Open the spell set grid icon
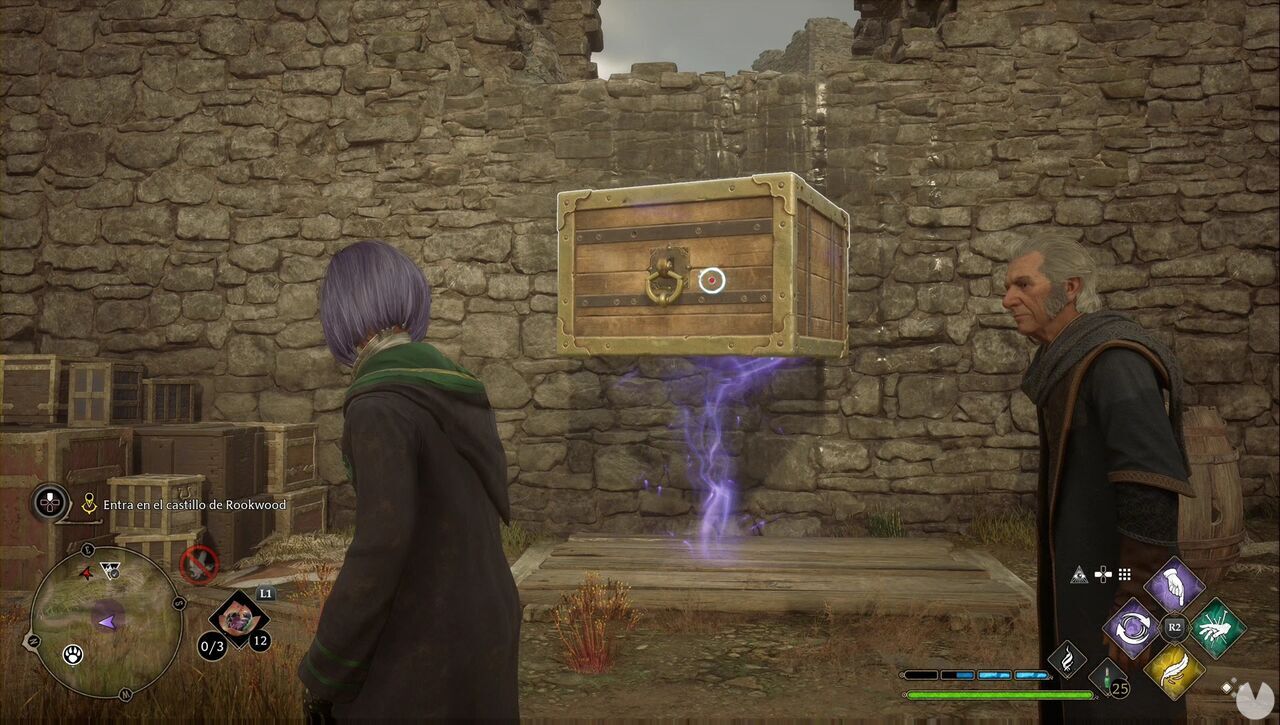 pos(1124,574)
